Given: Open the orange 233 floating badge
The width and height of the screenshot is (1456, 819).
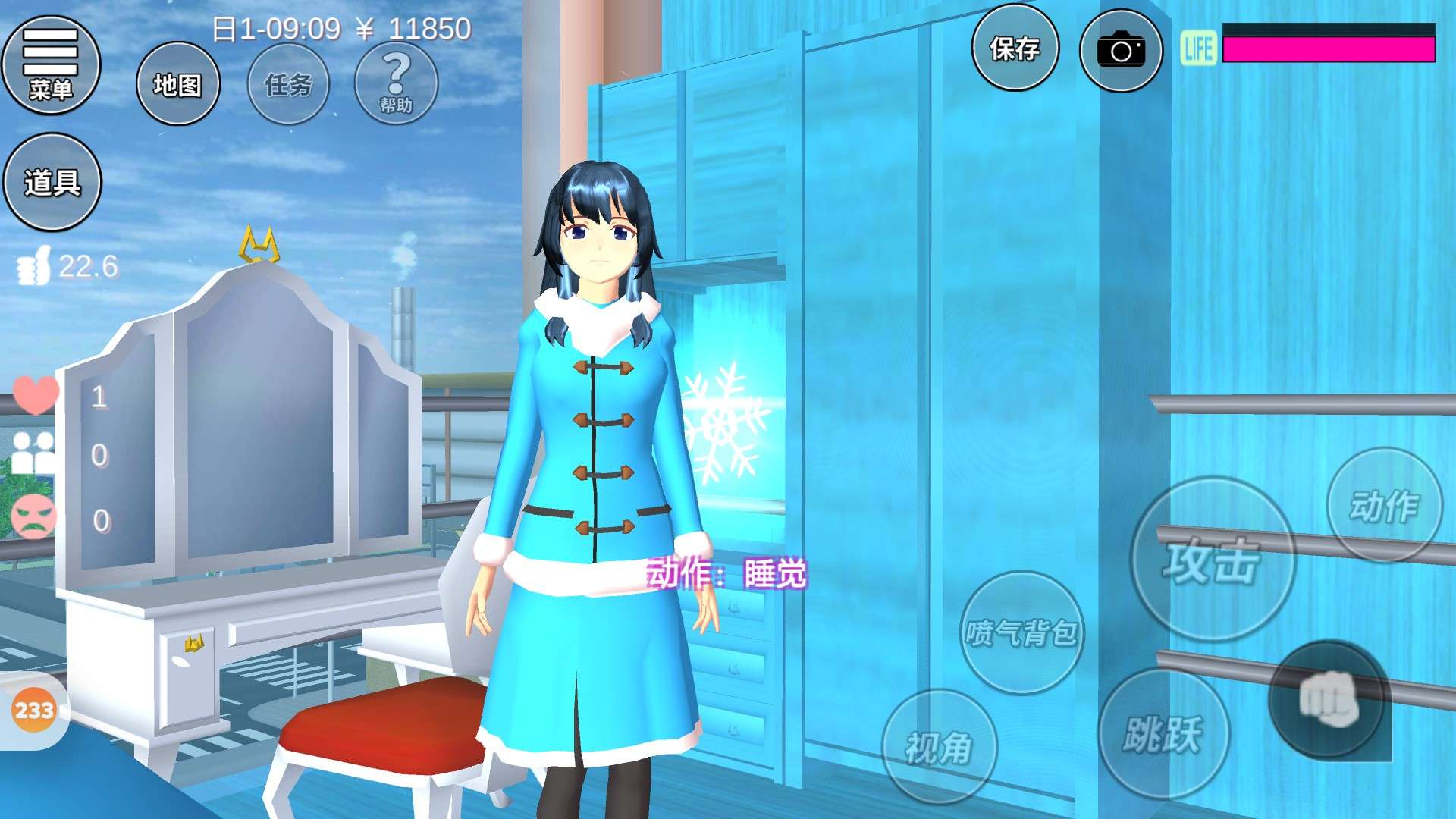Looking at the screenshot, I should (x=34, y=711).
